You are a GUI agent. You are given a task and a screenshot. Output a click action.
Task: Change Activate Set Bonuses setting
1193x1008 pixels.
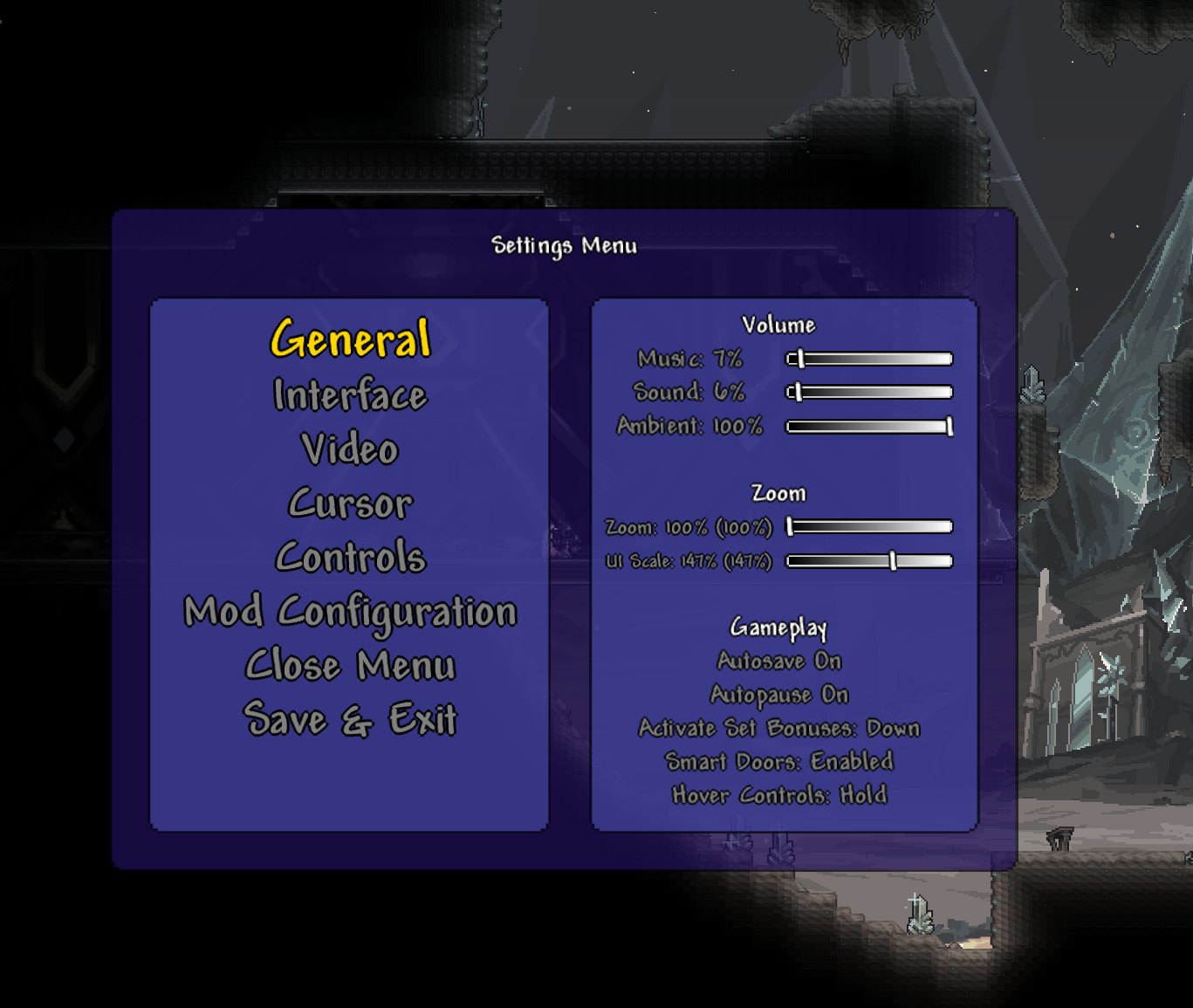779,728
